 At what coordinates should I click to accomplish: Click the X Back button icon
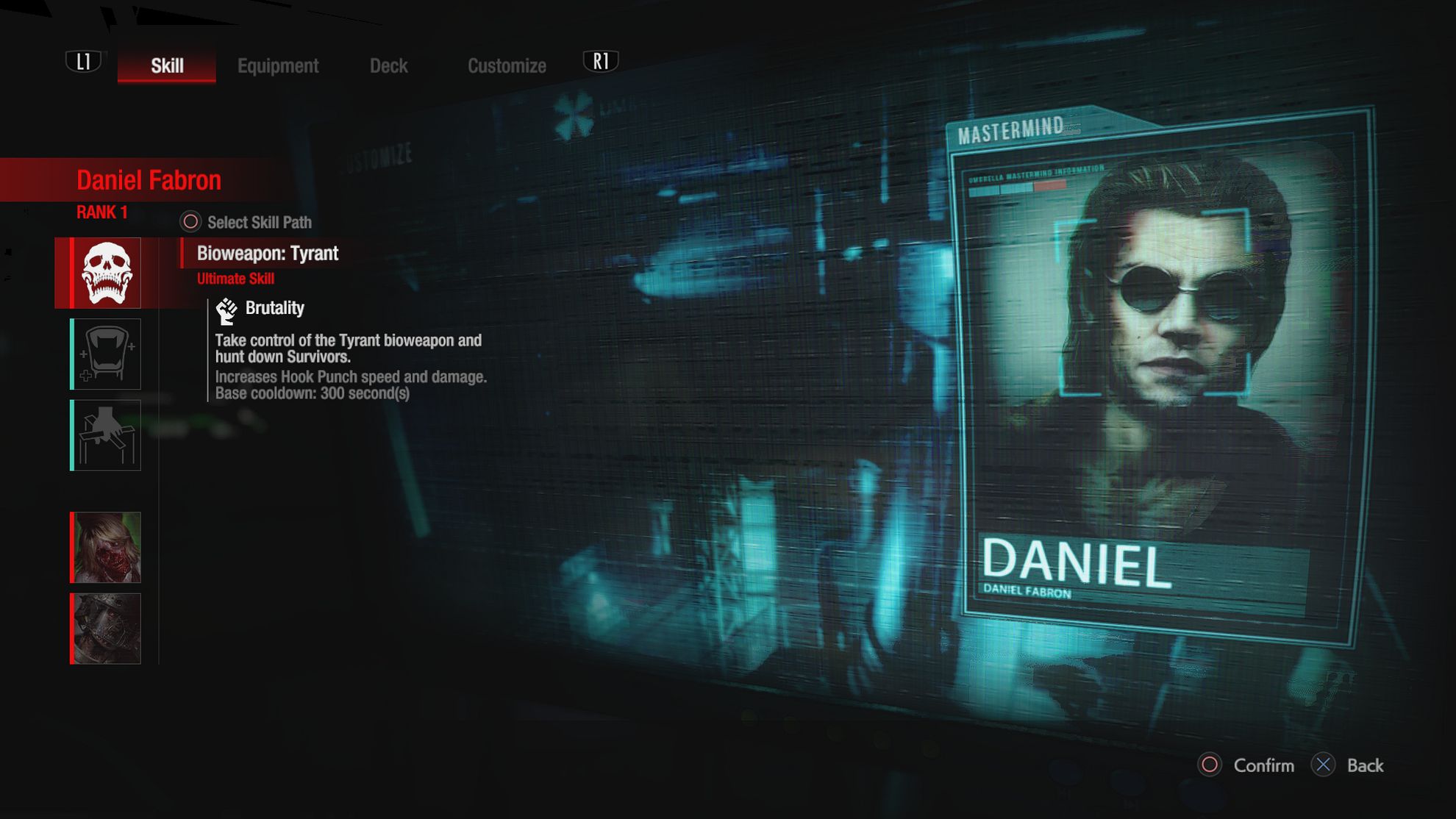1323,765
